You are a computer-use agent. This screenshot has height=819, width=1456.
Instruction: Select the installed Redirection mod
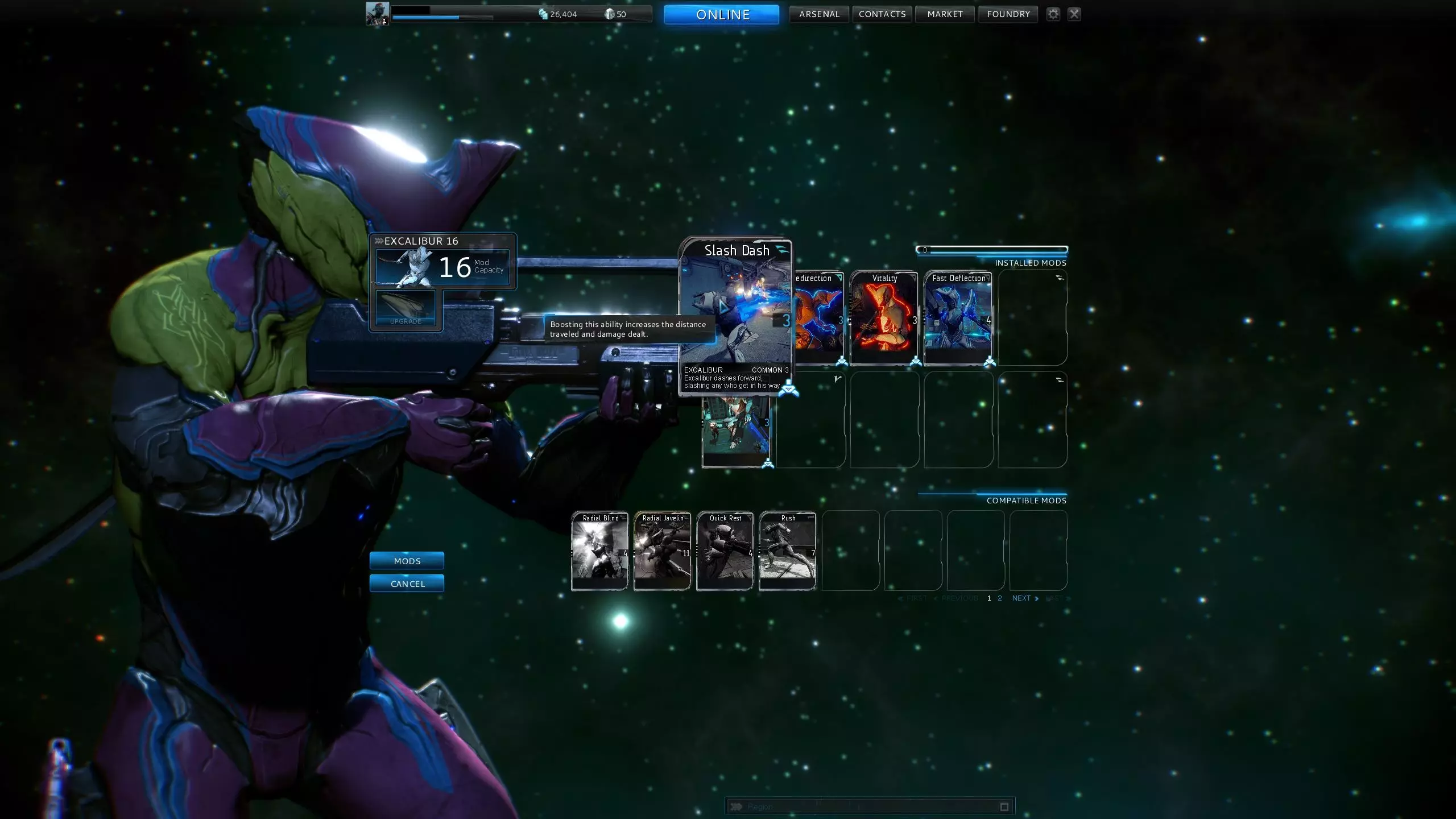pyautogui.click(x=819, y=318)
